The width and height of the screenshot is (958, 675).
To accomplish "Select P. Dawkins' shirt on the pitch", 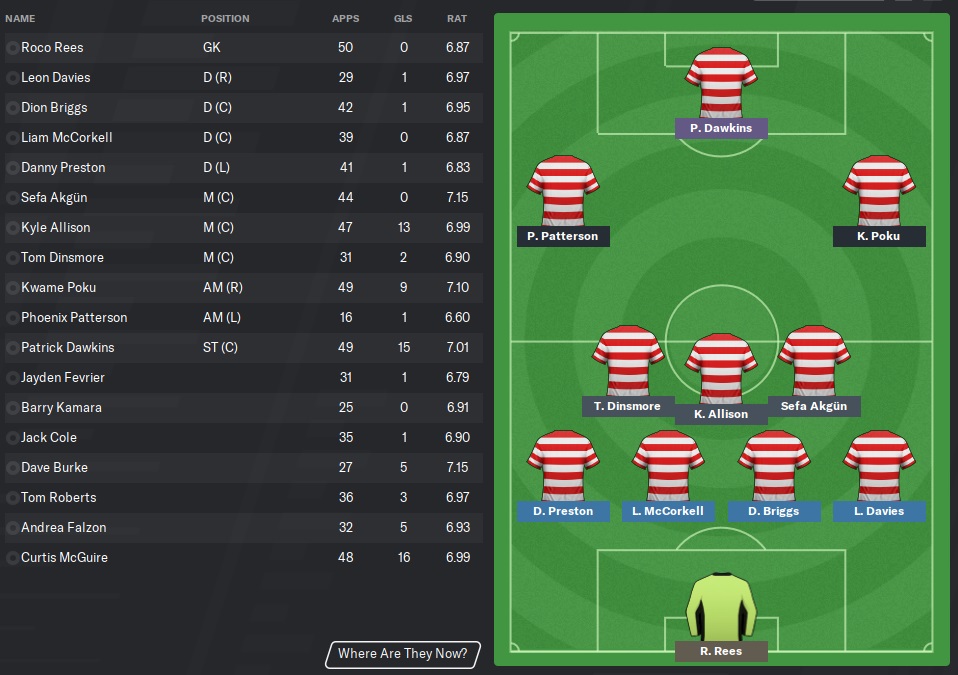I will click(720, 86).
